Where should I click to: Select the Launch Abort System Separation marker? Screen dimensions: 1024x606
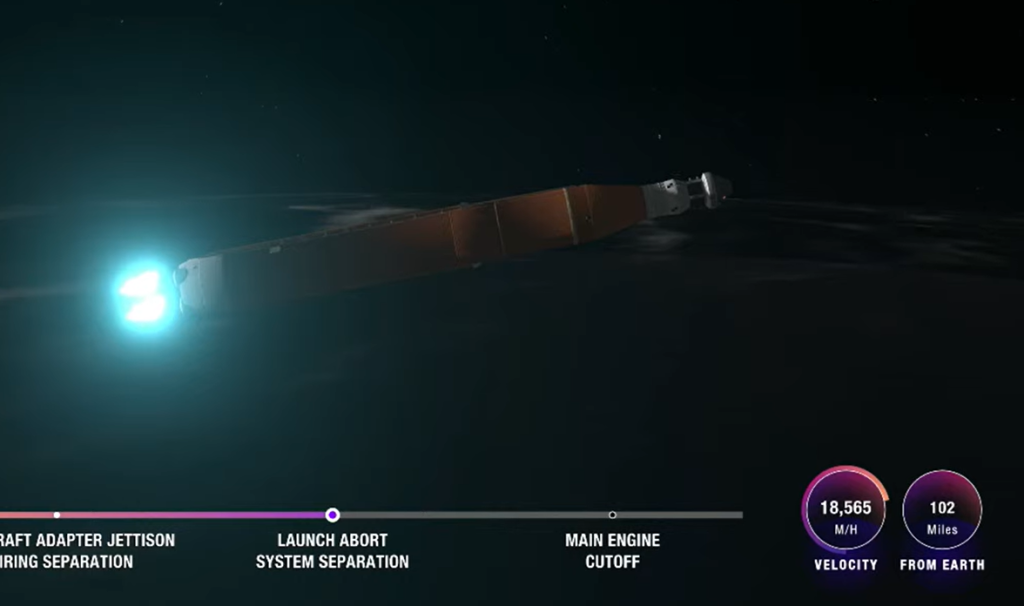[332, 515]
